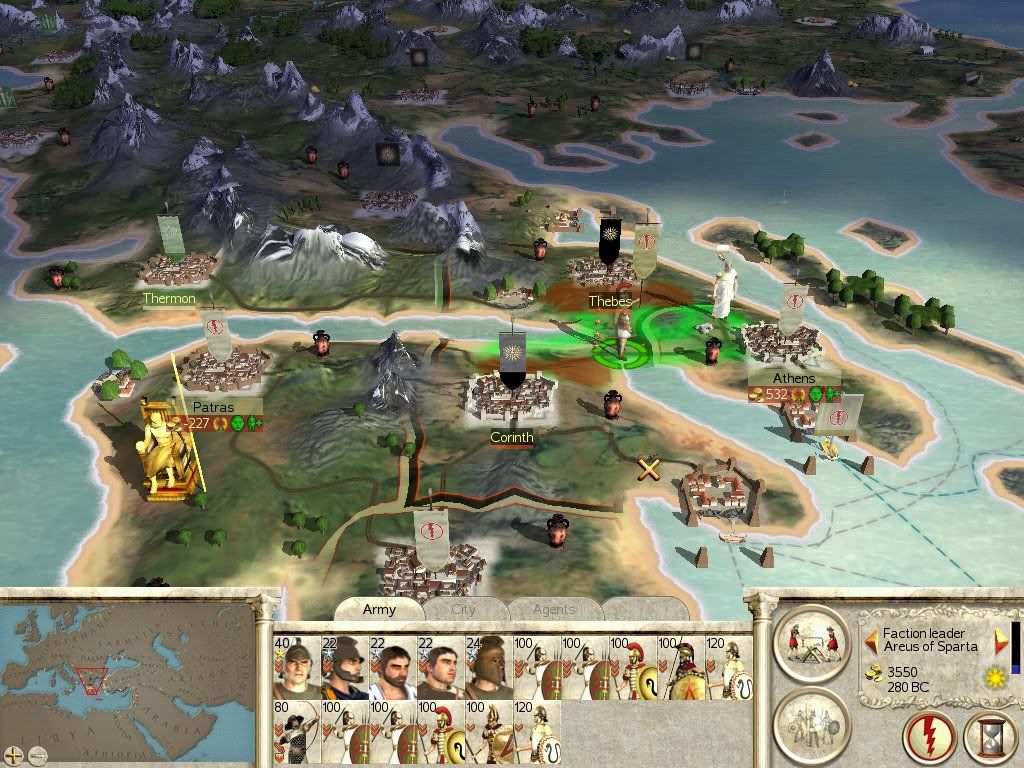This screenshot has height=768, width=1024.
Task: Switch to the Army tab
Action: (379, 609)
